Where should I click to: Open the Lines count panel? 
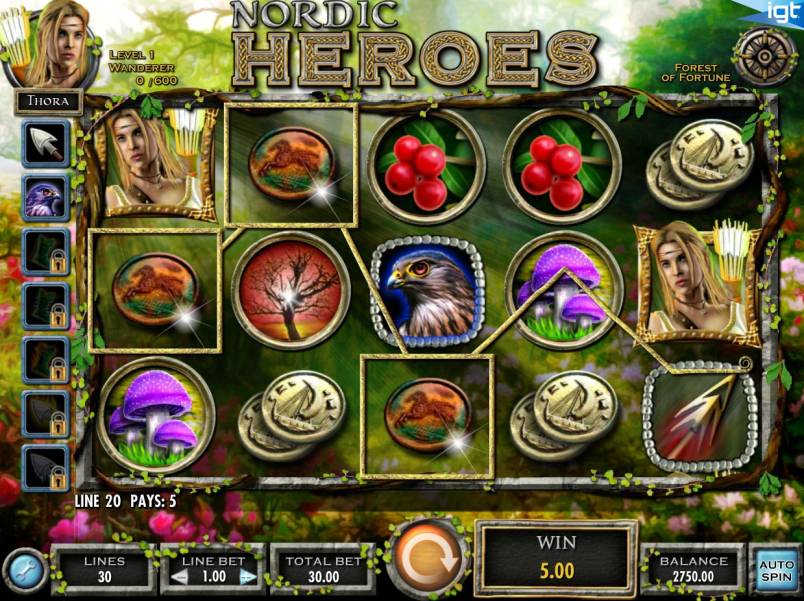point(104,569)
